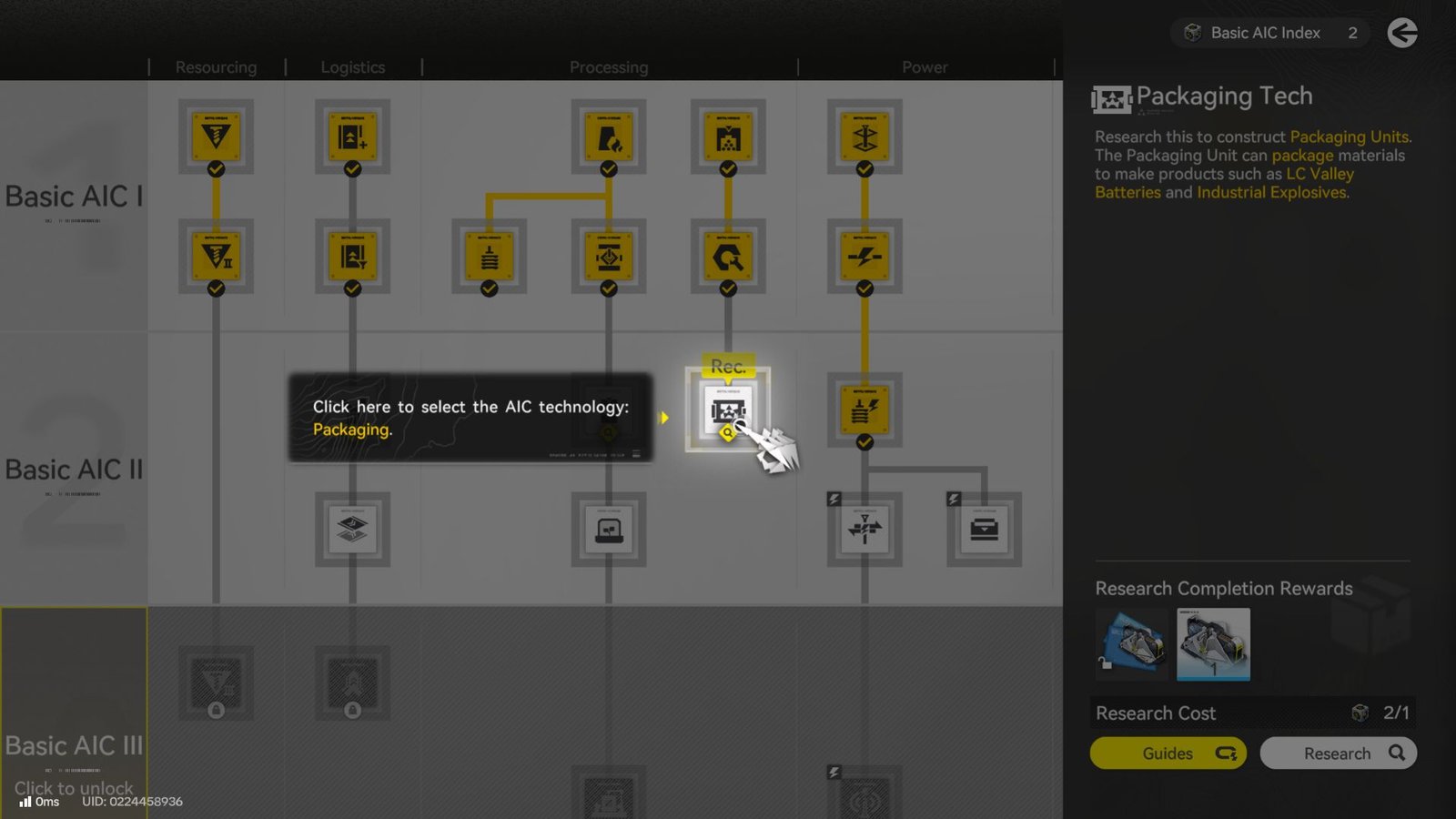Open the blast furnace node under Processing

[608, 136]
